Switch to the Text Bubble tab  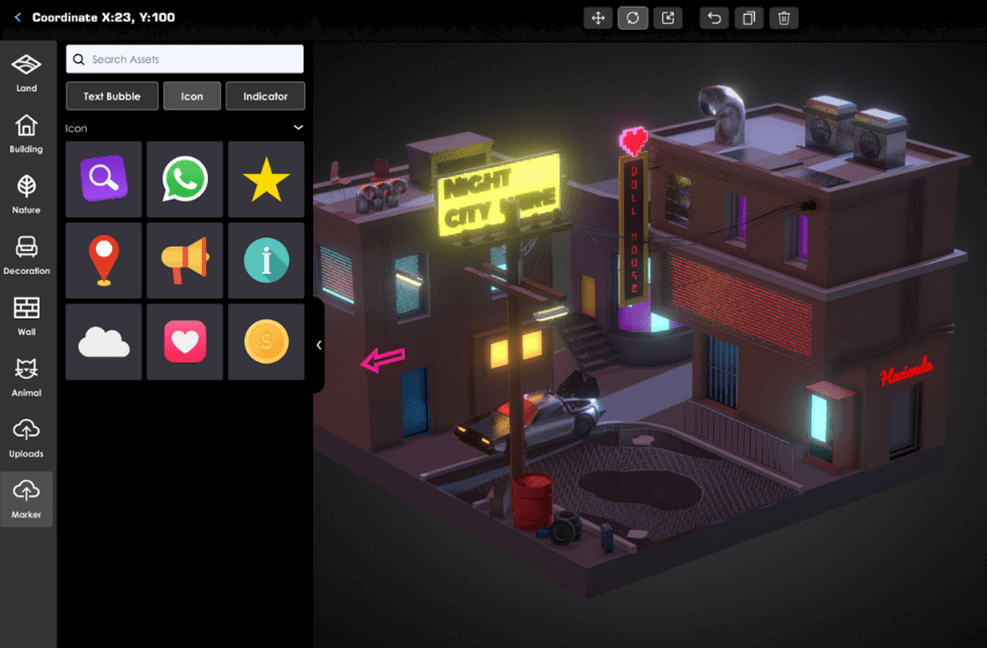click(x=111, y=96)
